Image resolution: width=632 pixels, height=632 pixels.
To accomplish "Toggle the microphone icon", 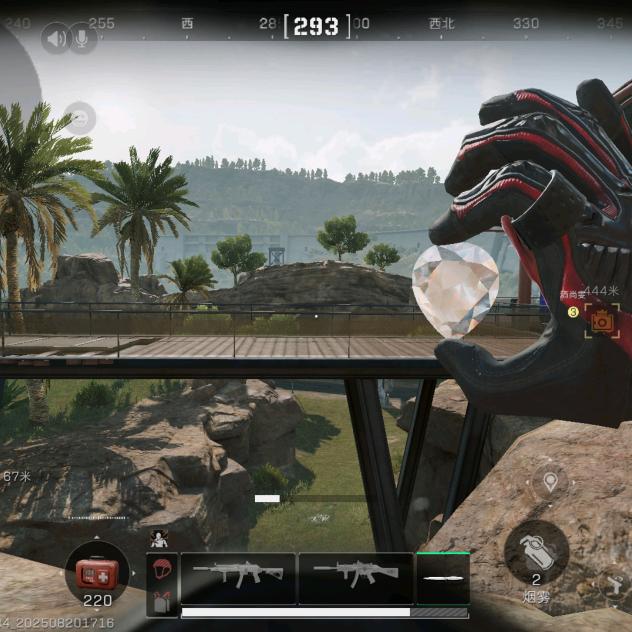I will [x=82, y=39].
